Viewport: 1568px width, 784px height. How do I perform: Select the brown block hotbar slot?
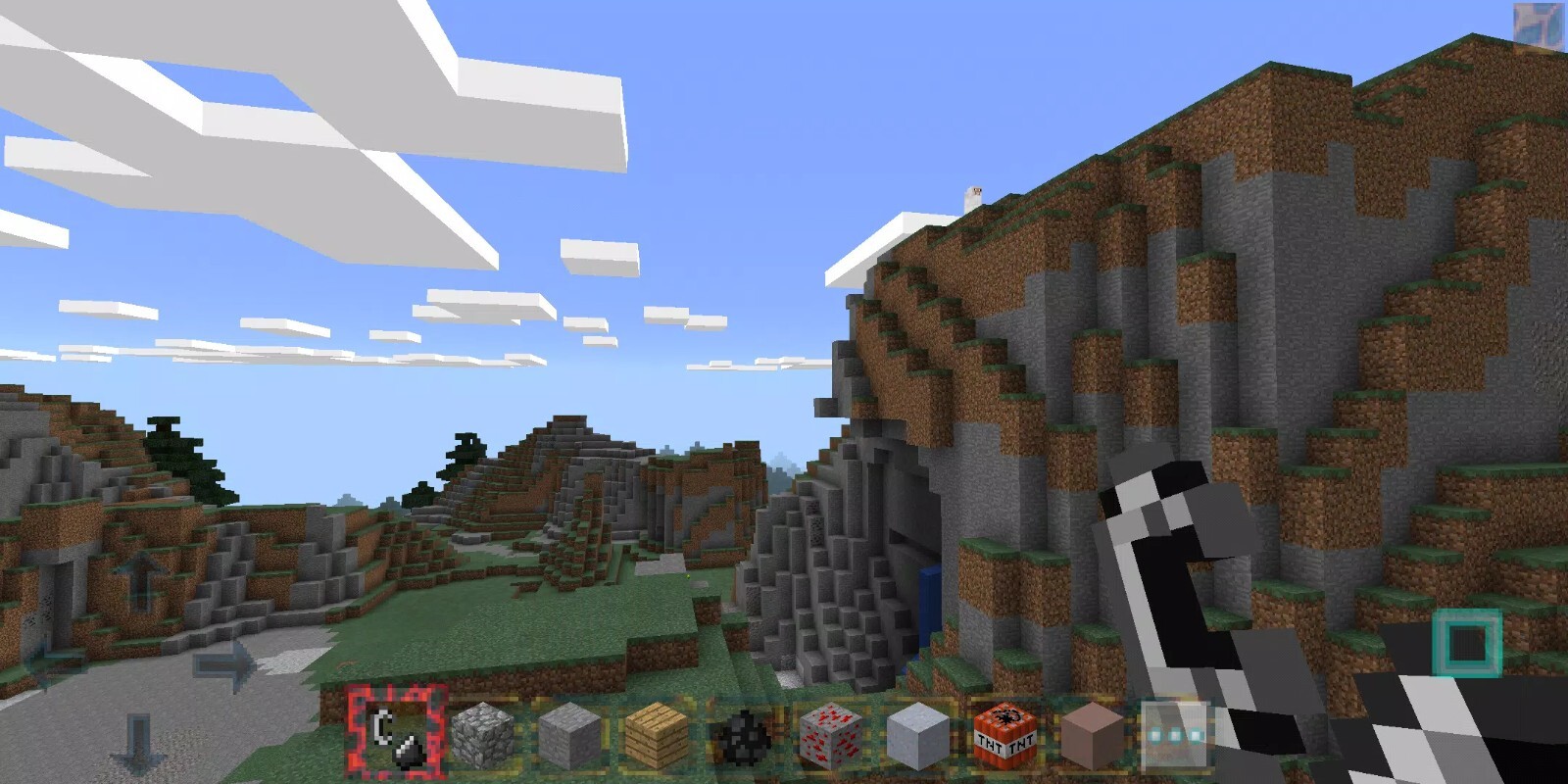(1090, 734)
